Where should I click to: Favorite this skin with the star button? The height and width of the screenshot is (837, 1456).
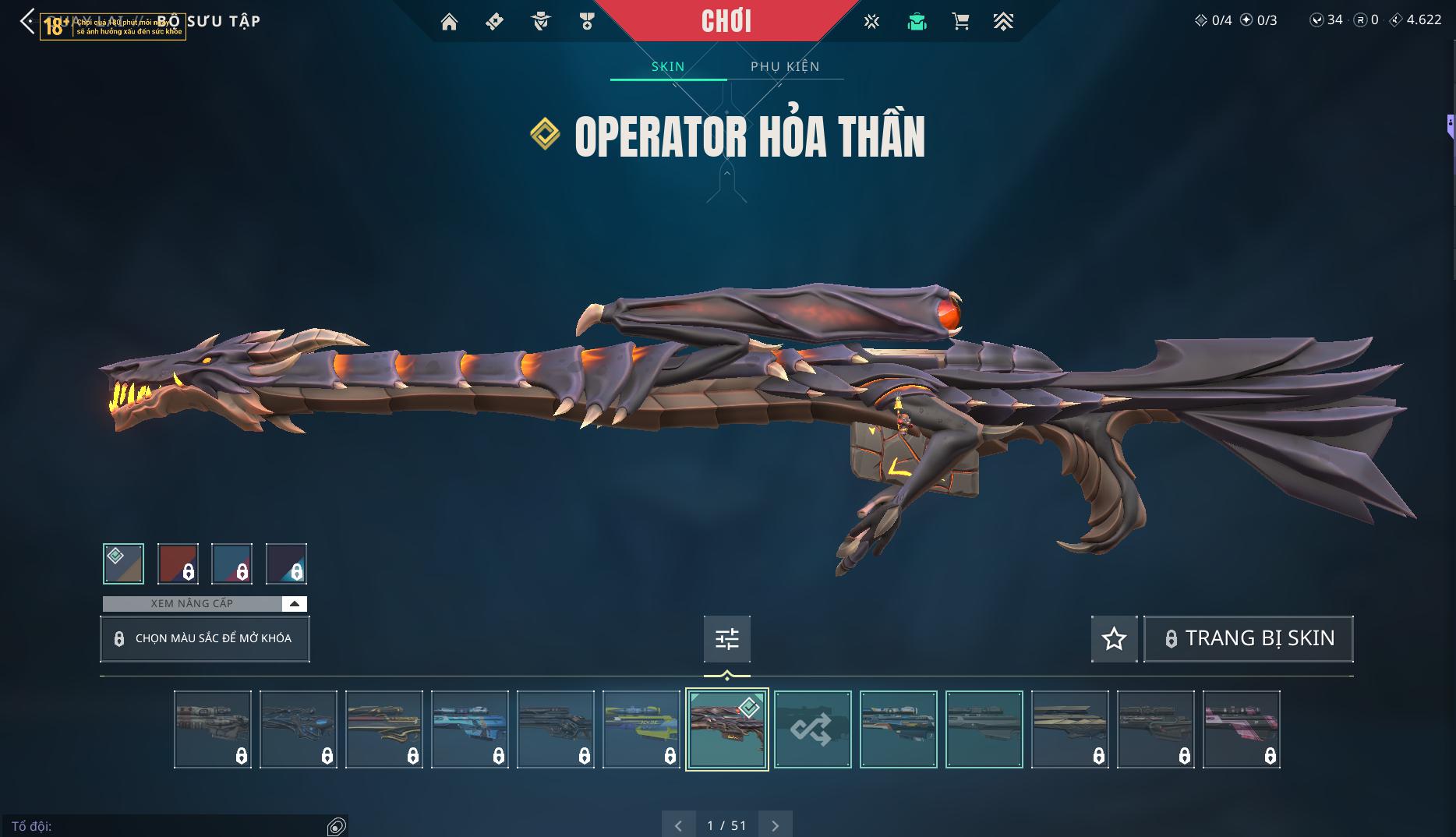(1114, 639)
